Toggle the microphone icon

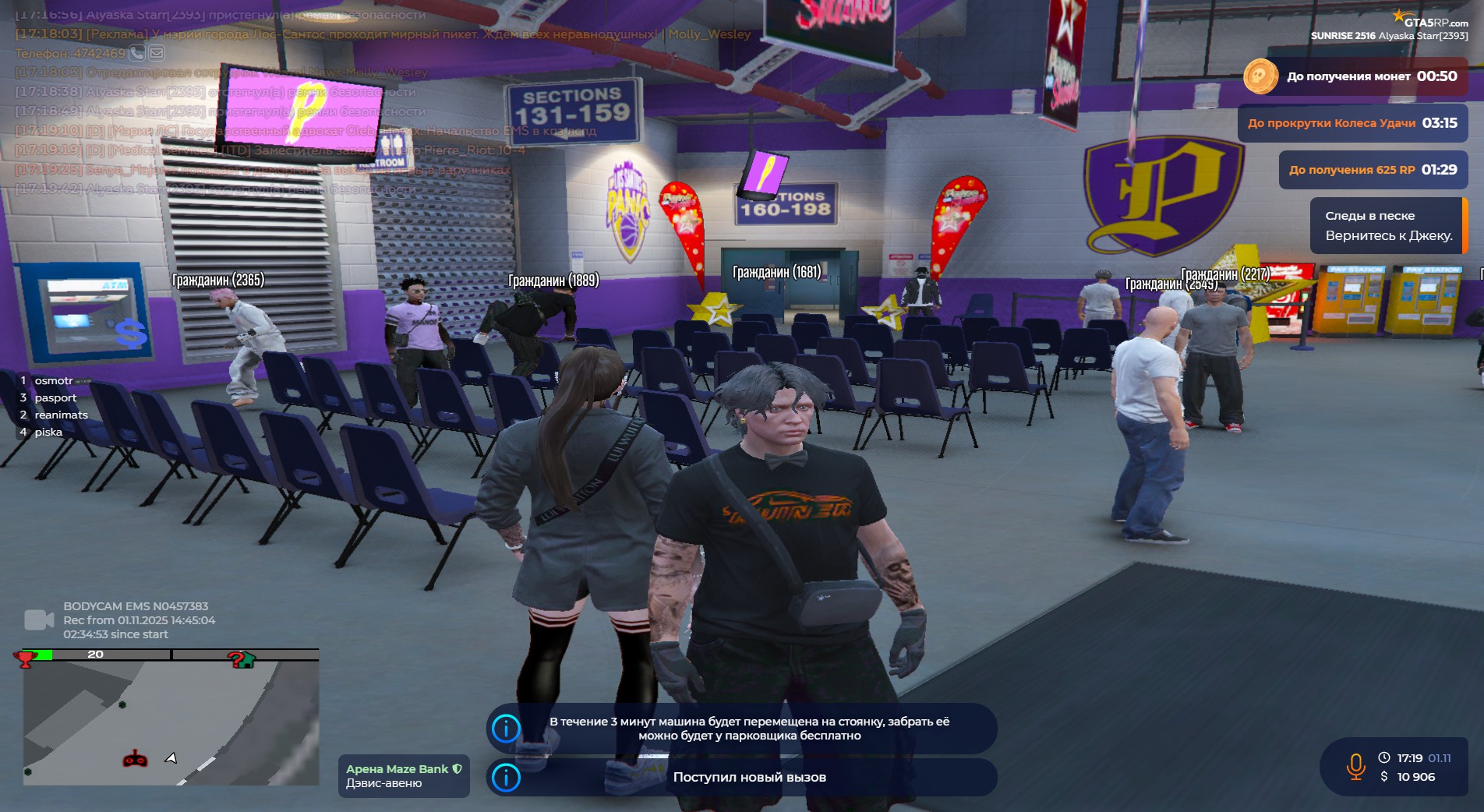[1355, 767]
